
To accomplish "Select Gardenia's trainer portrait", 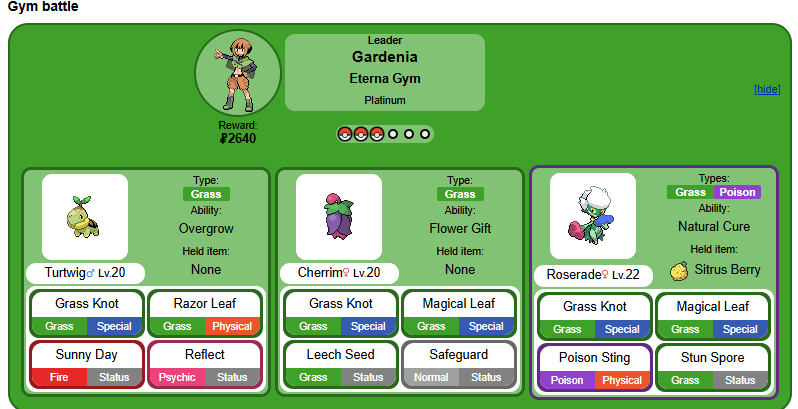I will [x=238, y=73].
